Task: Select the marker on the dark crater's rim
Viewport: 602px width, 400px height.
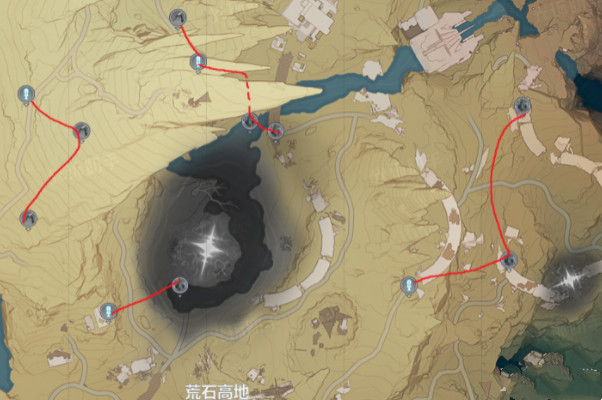Action: point(179,285)
